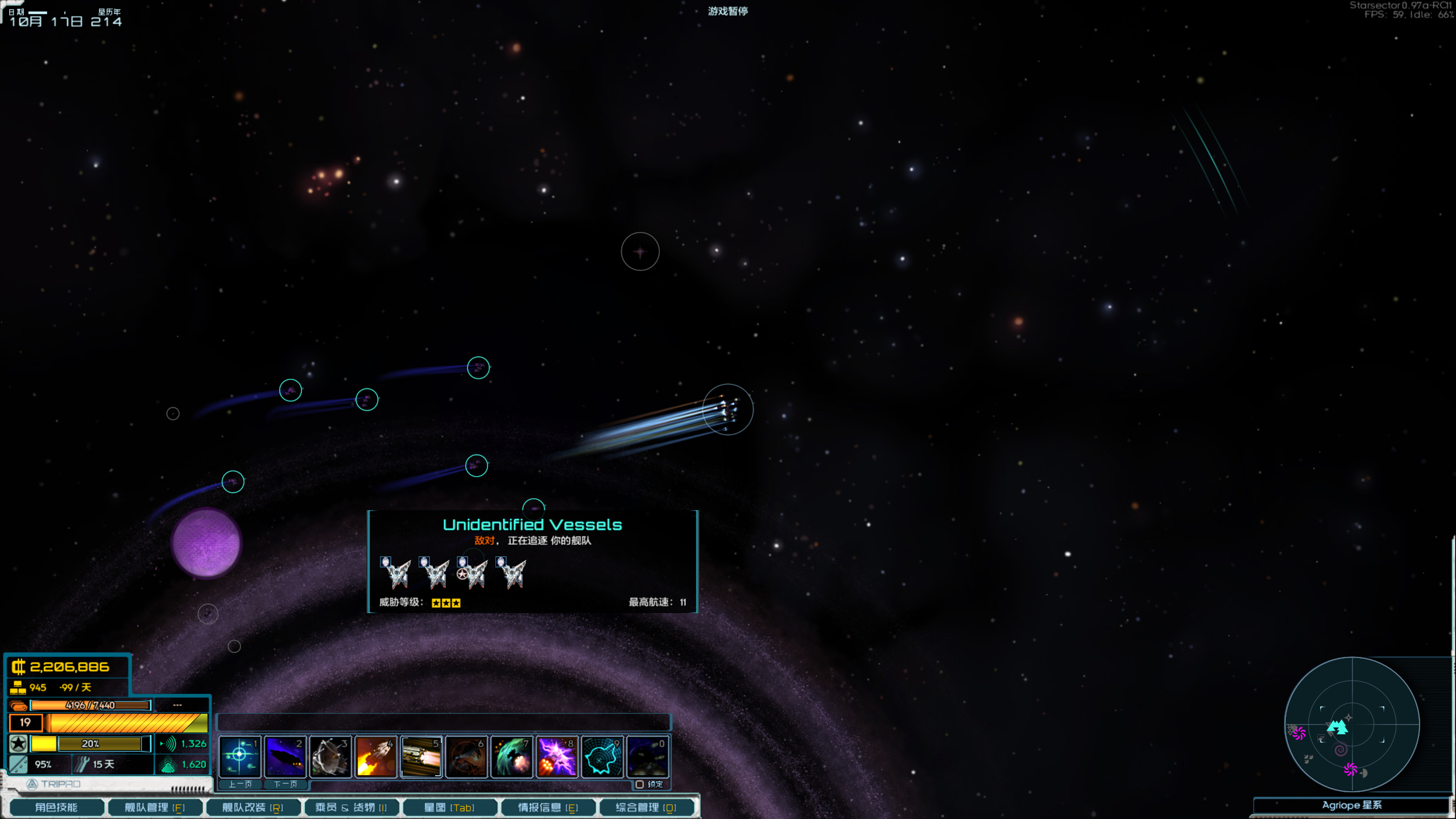Activate the satellite probe ability in slot 3

click(330, 756)
